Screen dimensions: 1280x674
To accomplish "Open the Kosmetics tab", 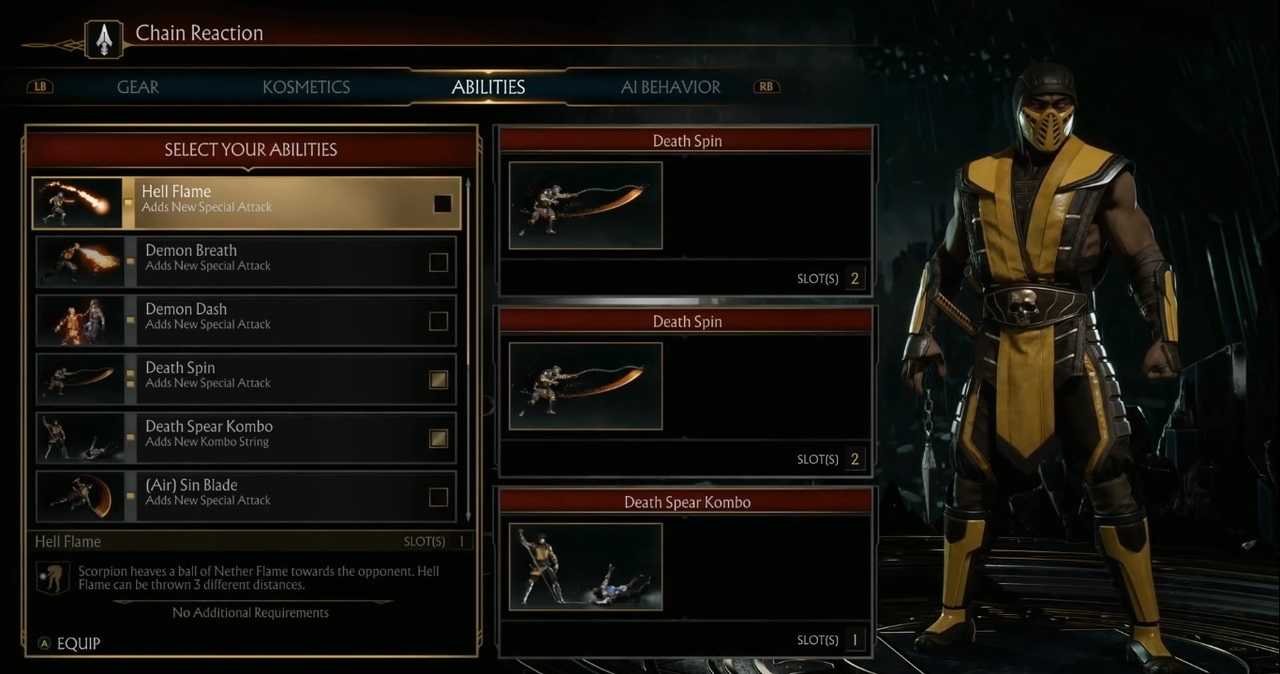I will tap(306, 87).
